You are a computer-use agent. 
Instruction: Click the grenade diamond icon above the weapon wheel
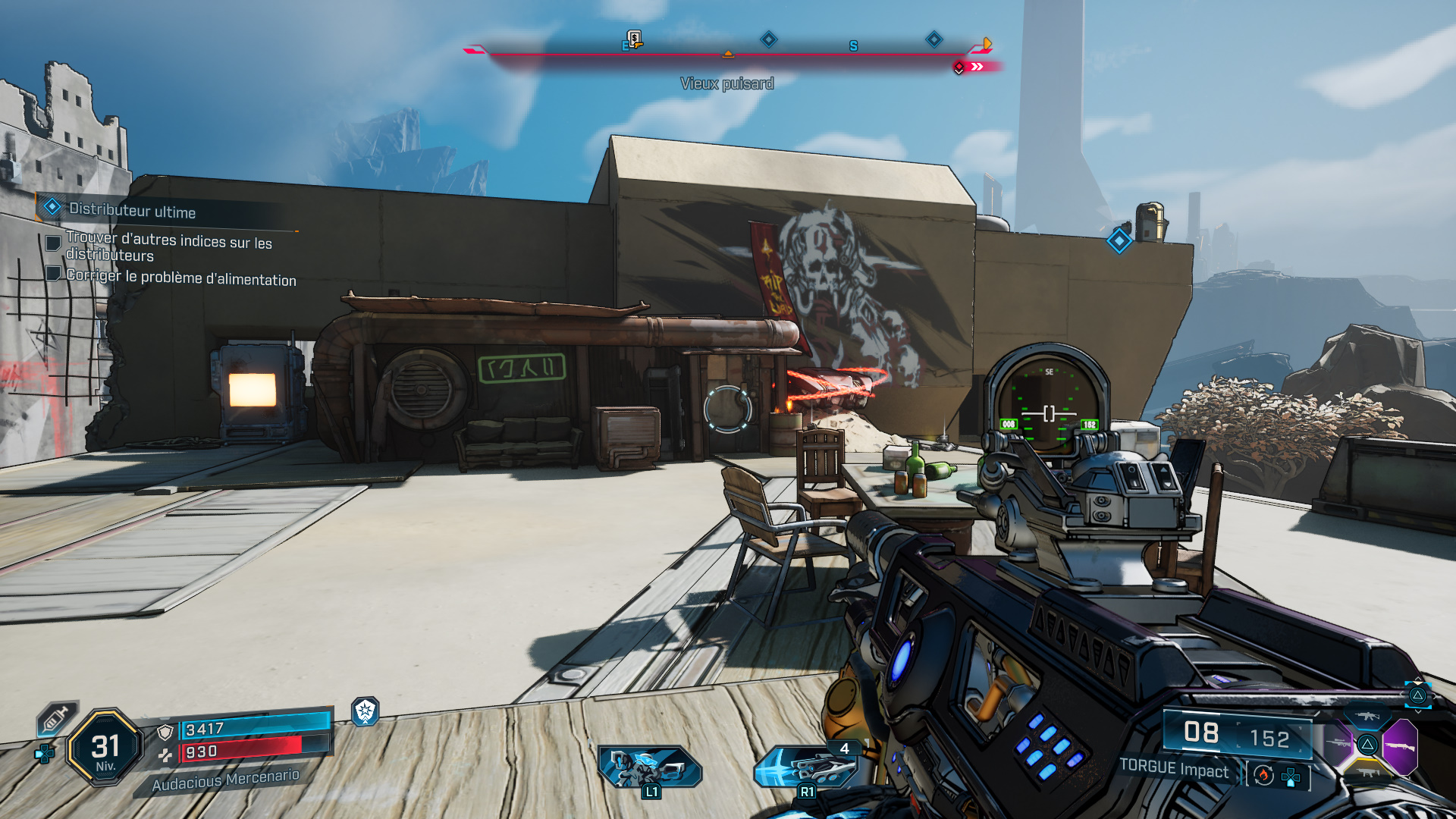coord(1417,695)
